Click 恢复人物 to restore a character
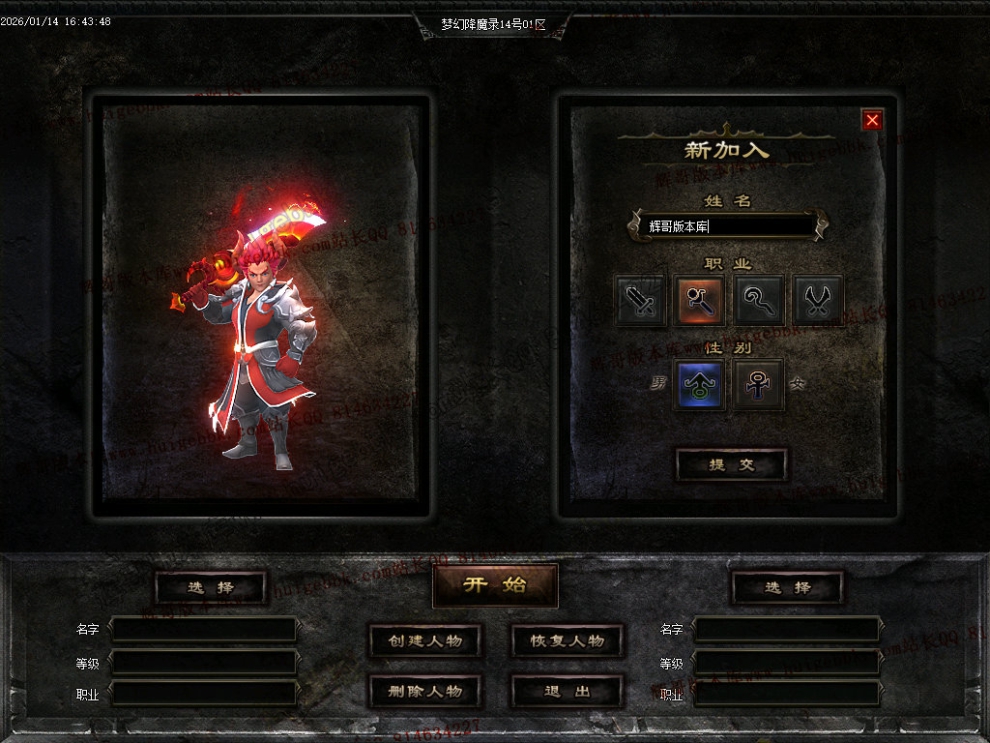The image size is (990, 743). click(567, 641)
